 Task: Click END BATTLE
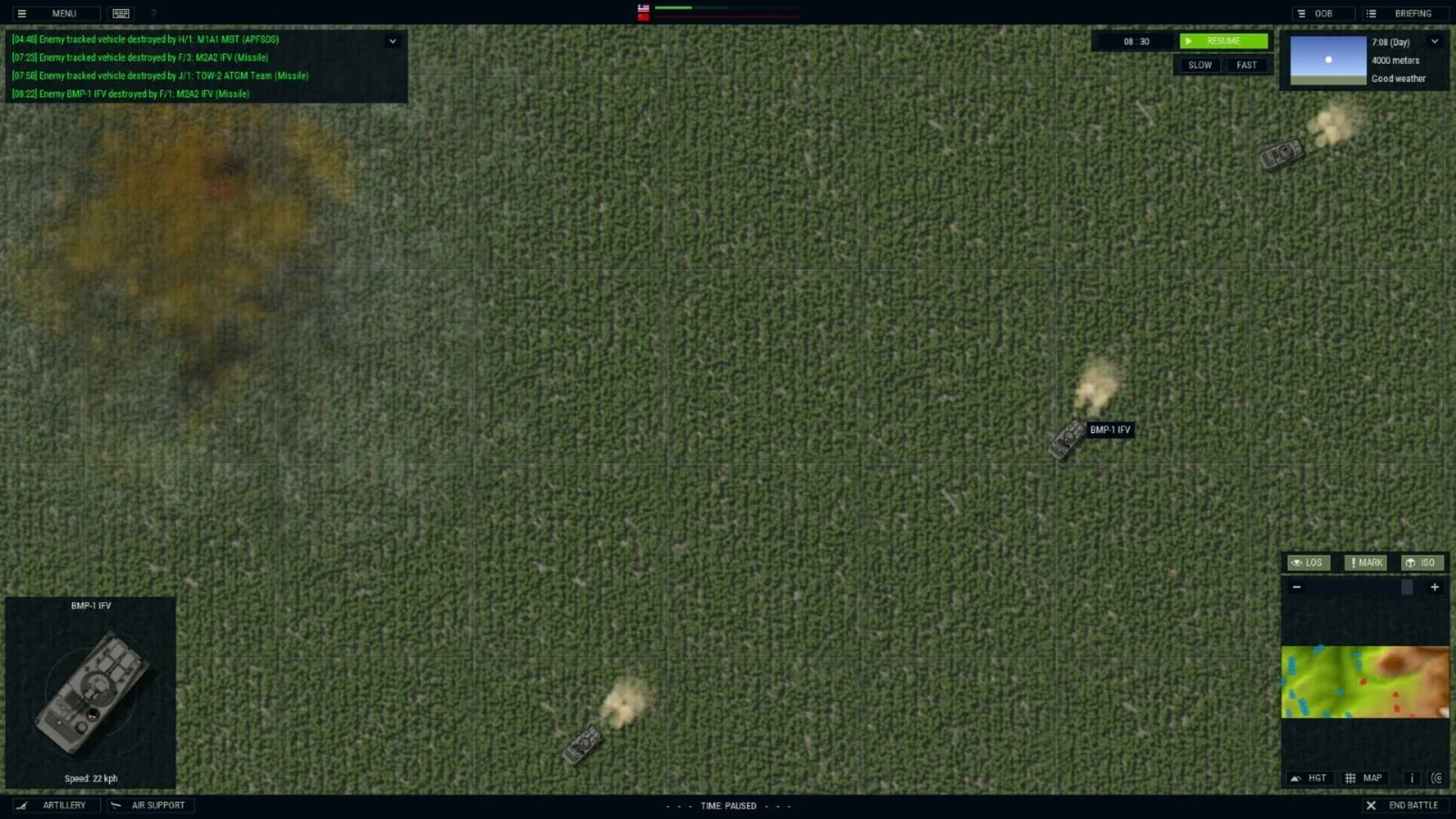point(1404,805)
